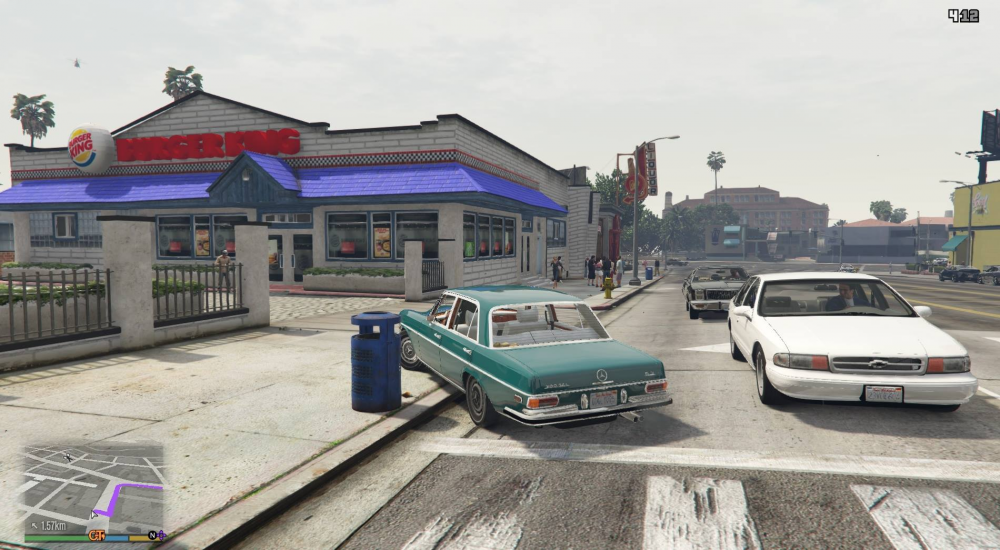Open the minimap in the corner
The image size is (1000, 550).
91,490
